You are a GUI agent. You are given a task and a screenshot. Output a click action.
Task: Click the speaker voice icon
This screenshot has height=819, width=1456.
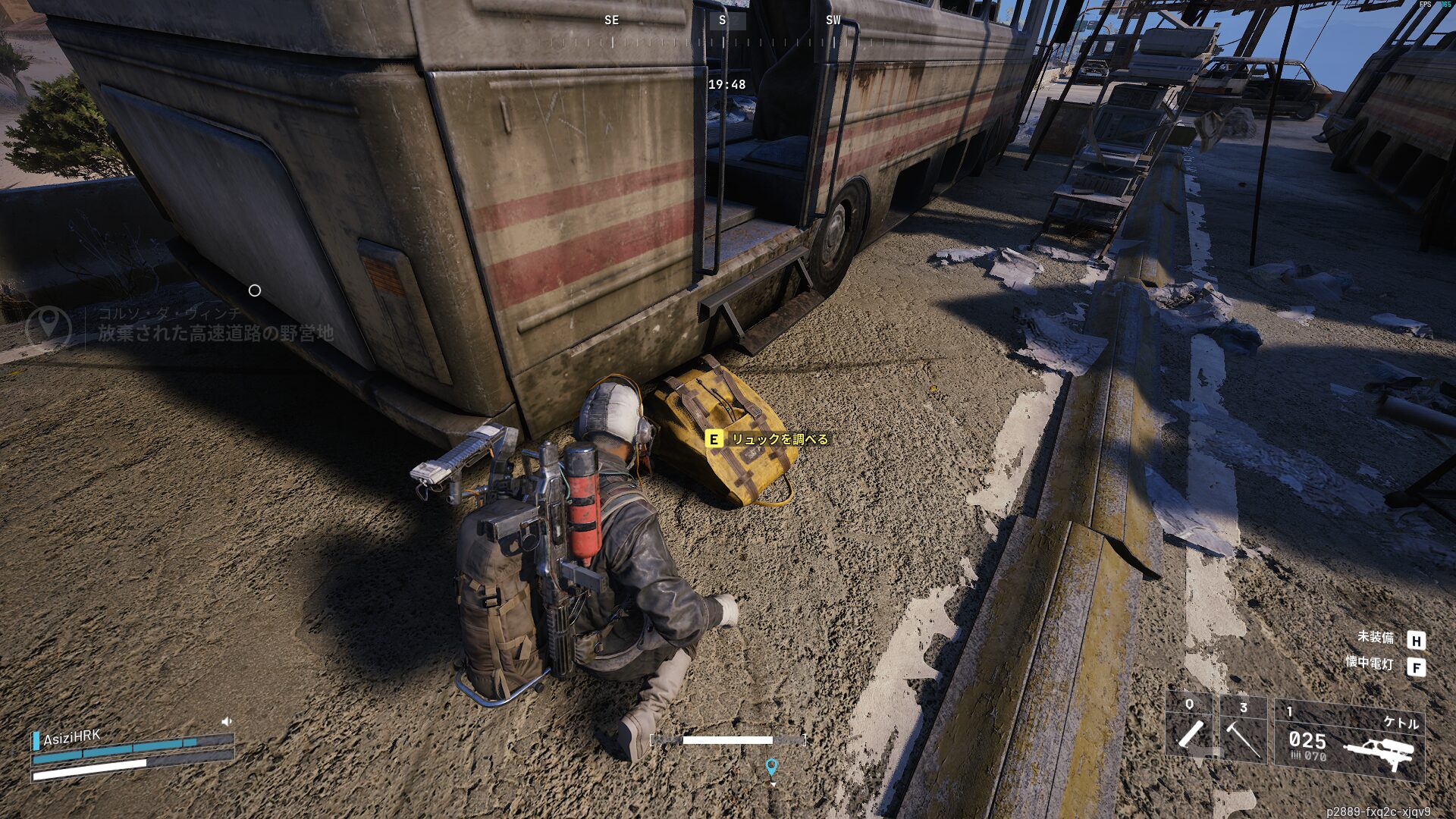point(226,721)
